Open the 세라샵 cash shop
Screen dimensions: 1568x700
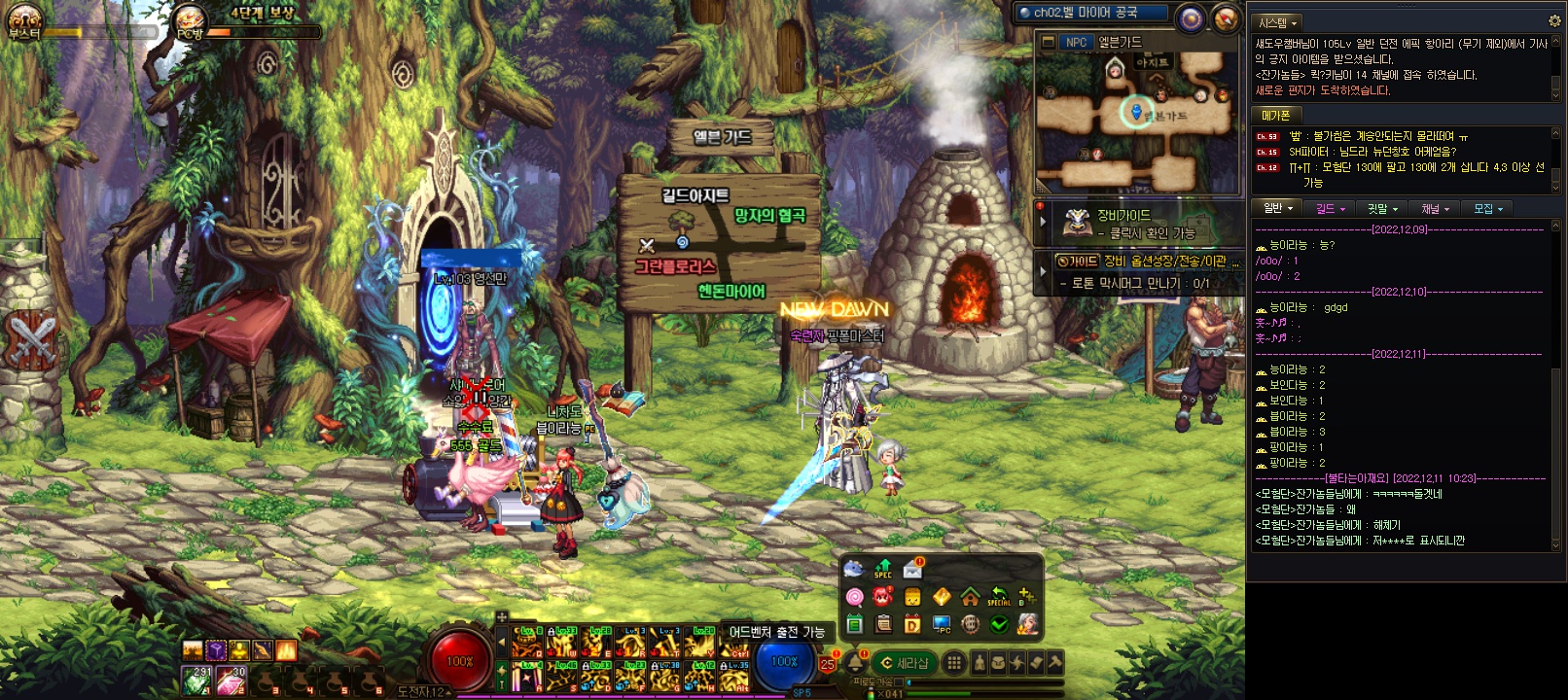(x=904, y=663)
